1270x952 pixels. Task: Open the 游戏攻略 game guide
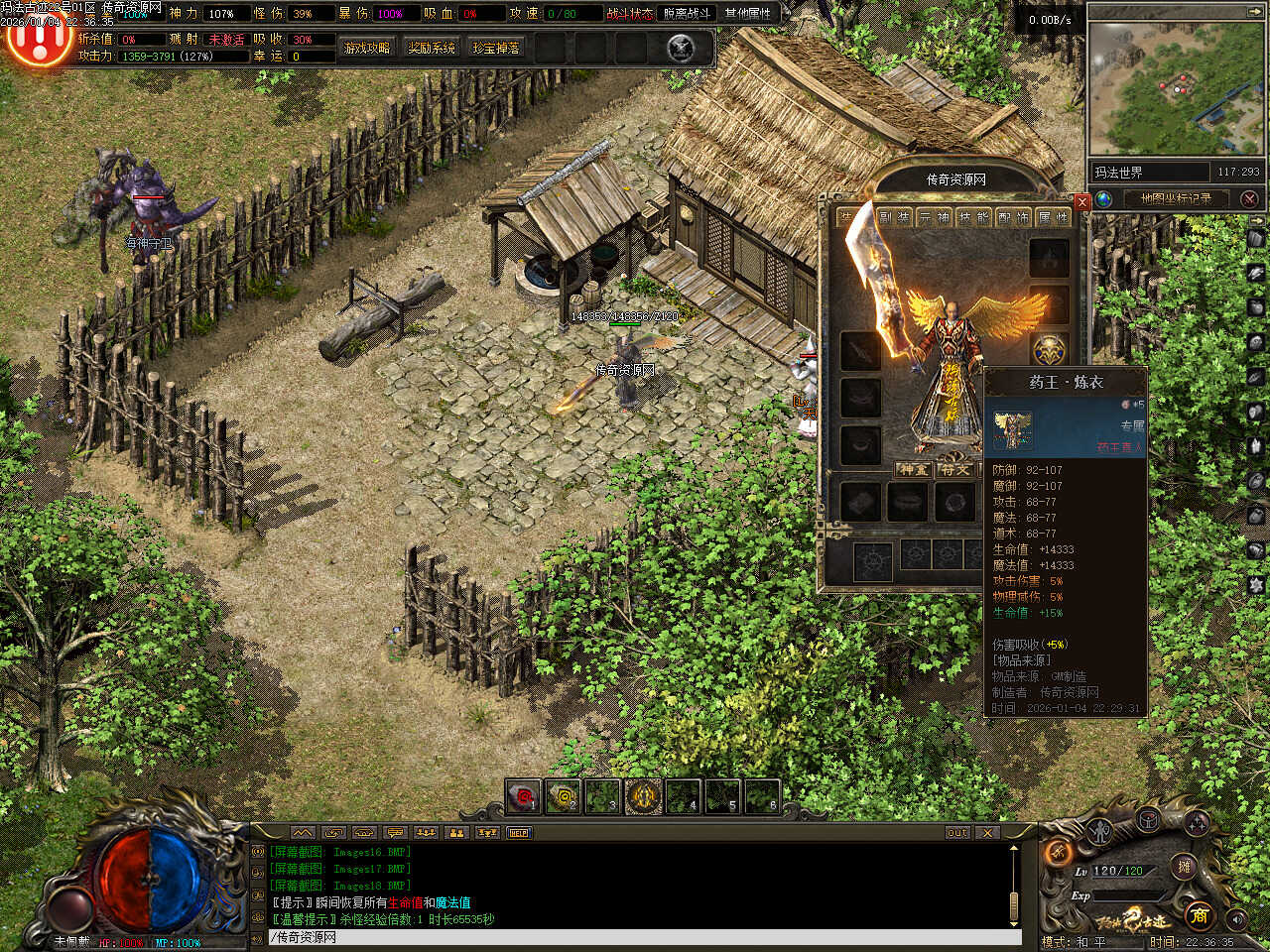click(367, 48)
